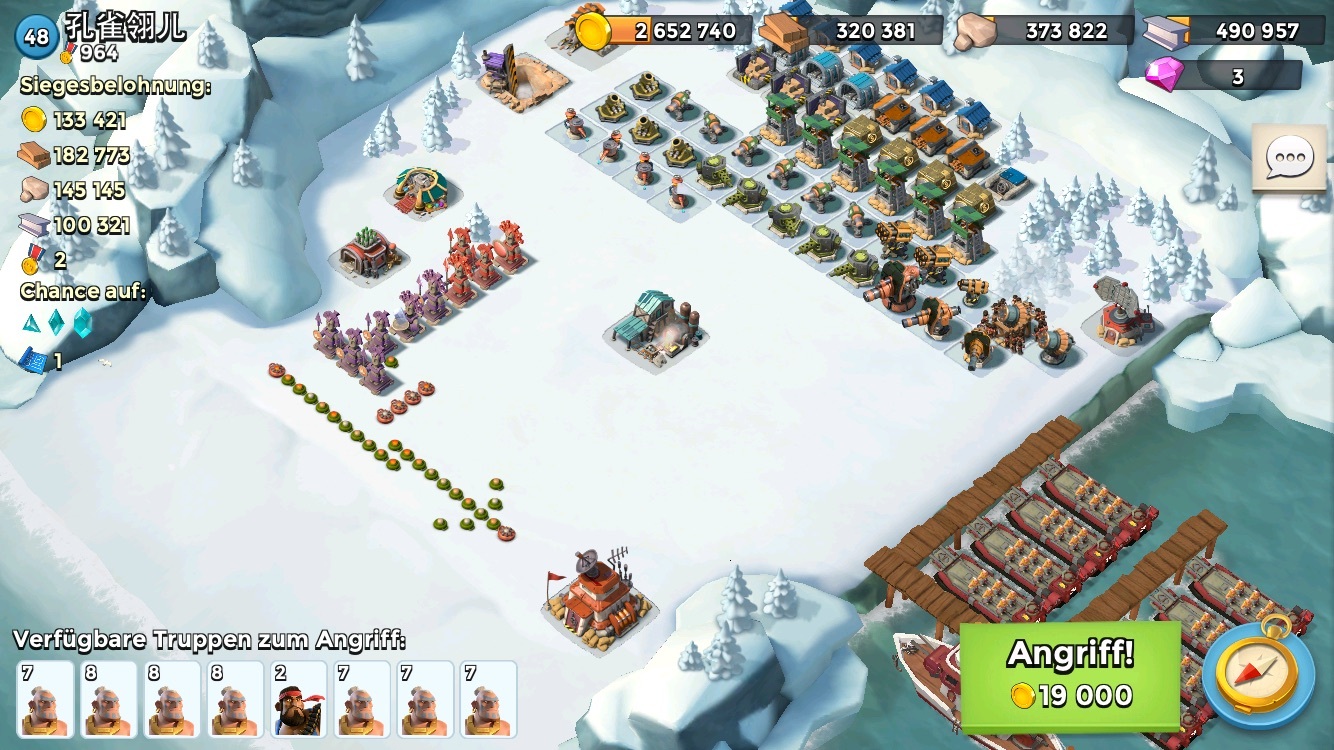Open the chat speech bubble
Screen dimensions: 1334x750
(1289, 158)
